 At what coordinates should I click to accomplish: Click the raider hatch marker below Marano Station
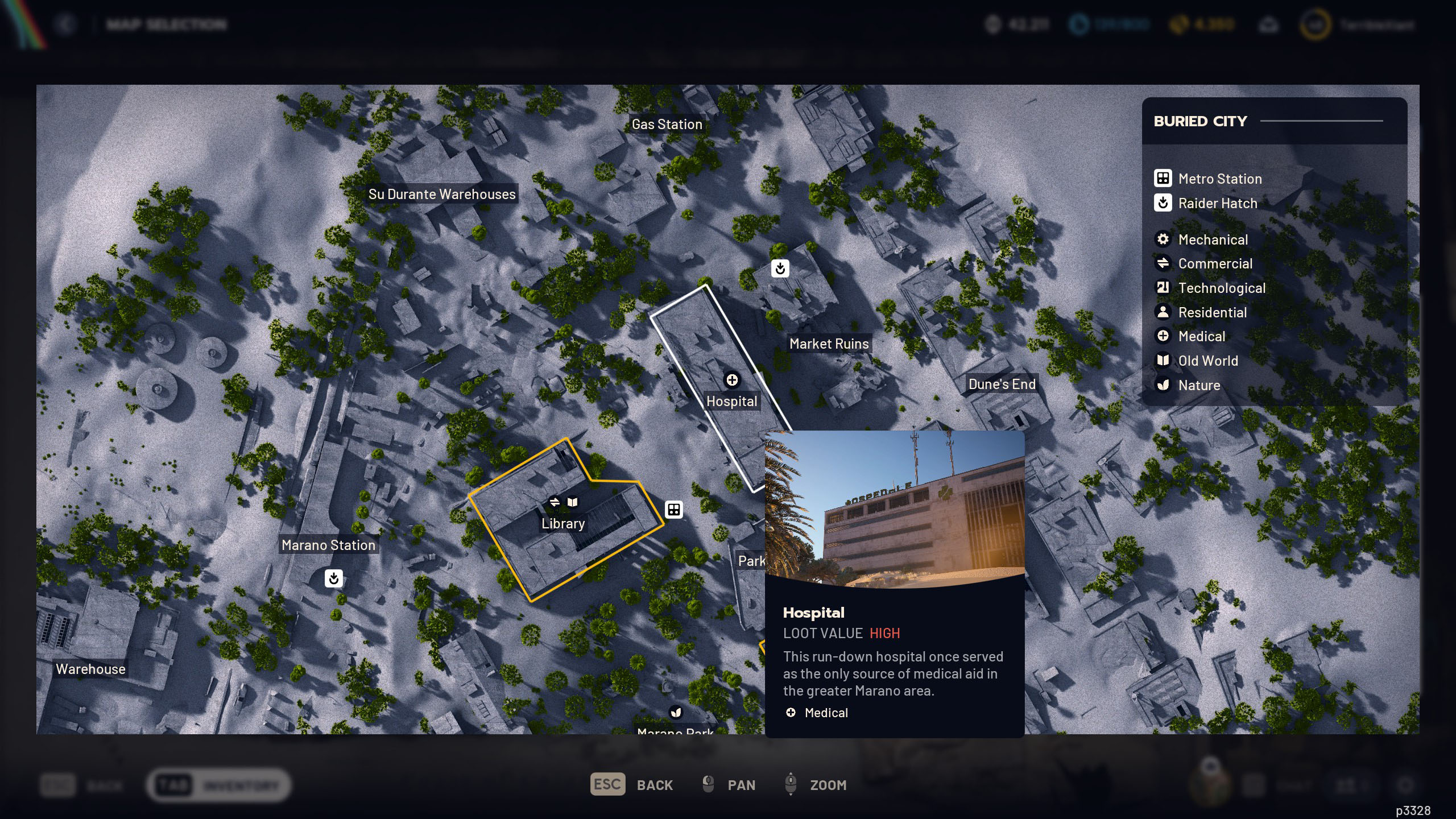pyautogui.click(x=334, y=578)
